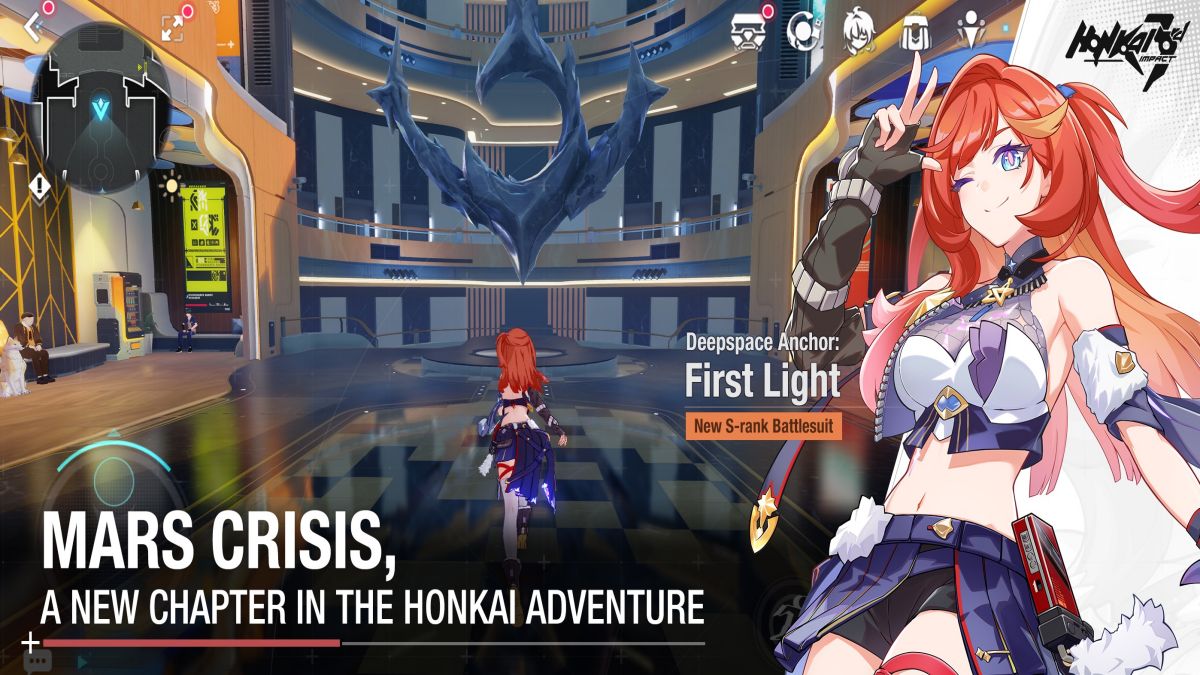Open the helmet-shaped menu icon

[x=747, y=31]
